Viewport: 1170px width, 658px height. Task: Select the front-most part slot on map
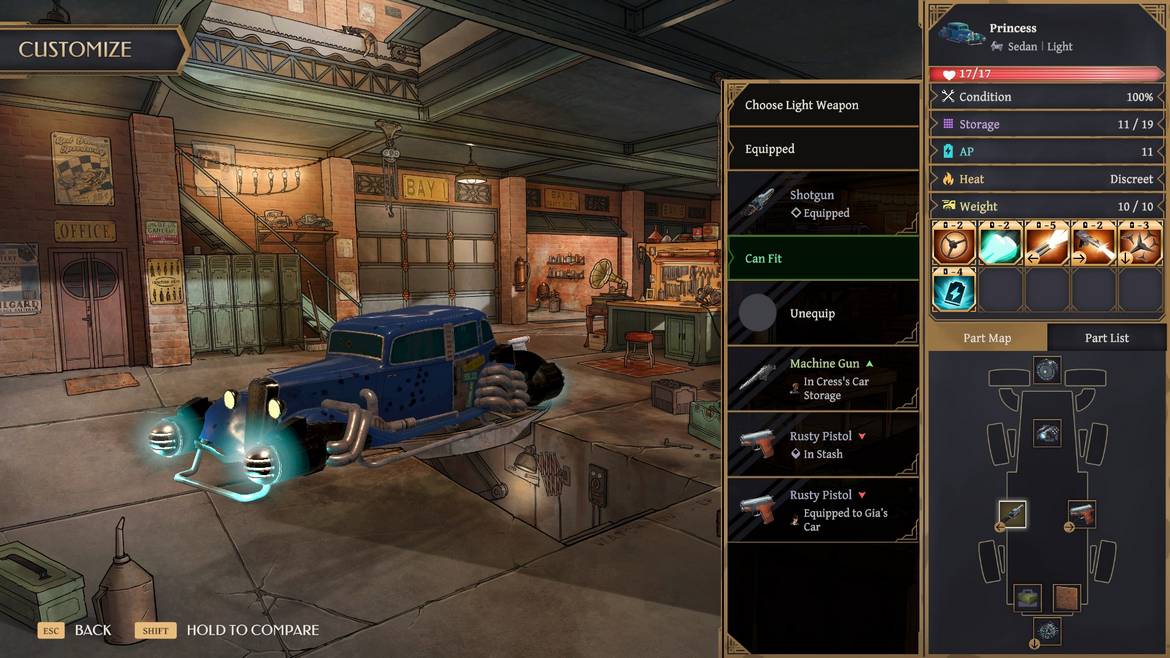point(1047,370)
